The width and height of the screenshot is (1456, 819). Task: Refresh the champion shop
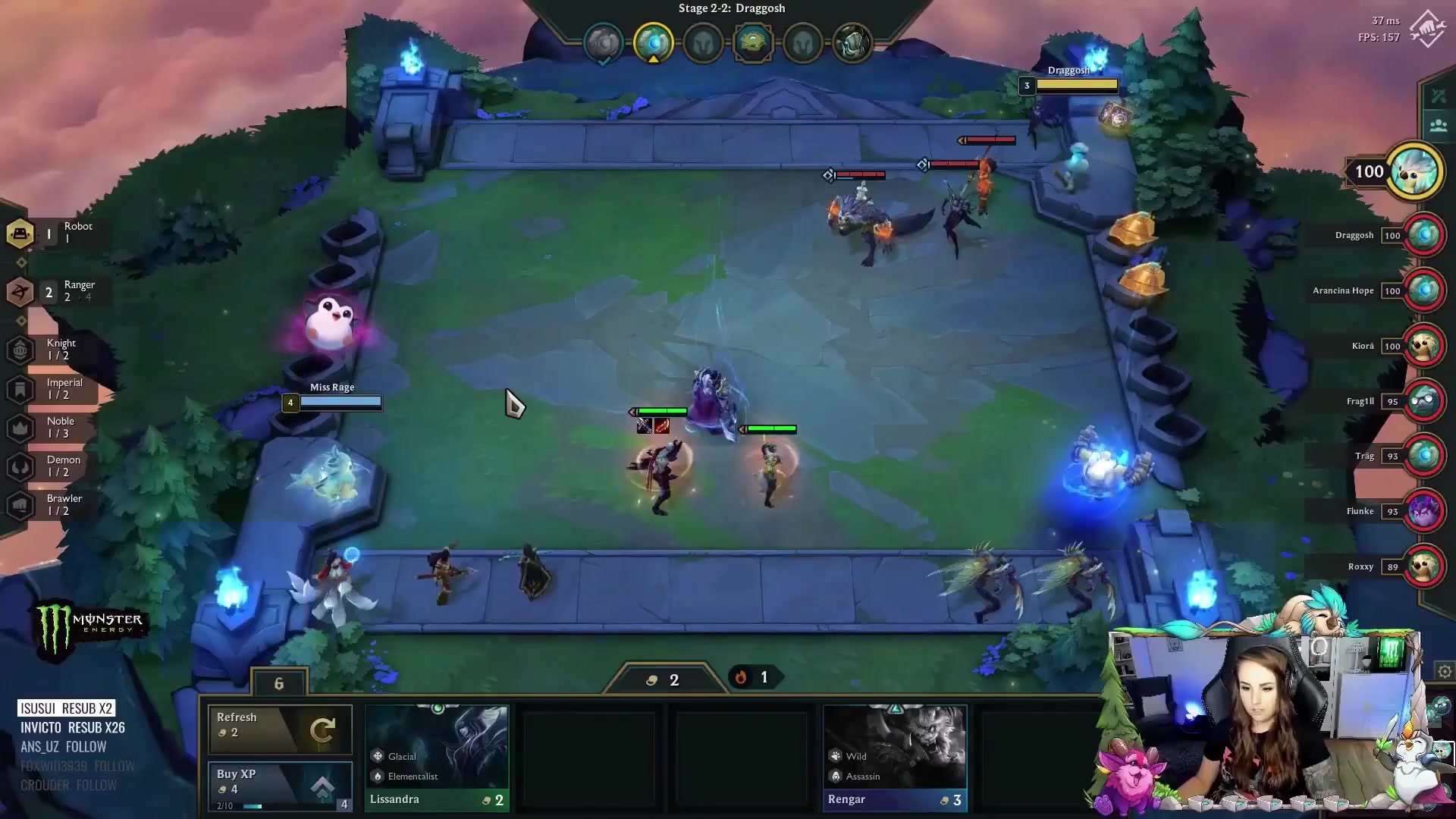(280, 729)
